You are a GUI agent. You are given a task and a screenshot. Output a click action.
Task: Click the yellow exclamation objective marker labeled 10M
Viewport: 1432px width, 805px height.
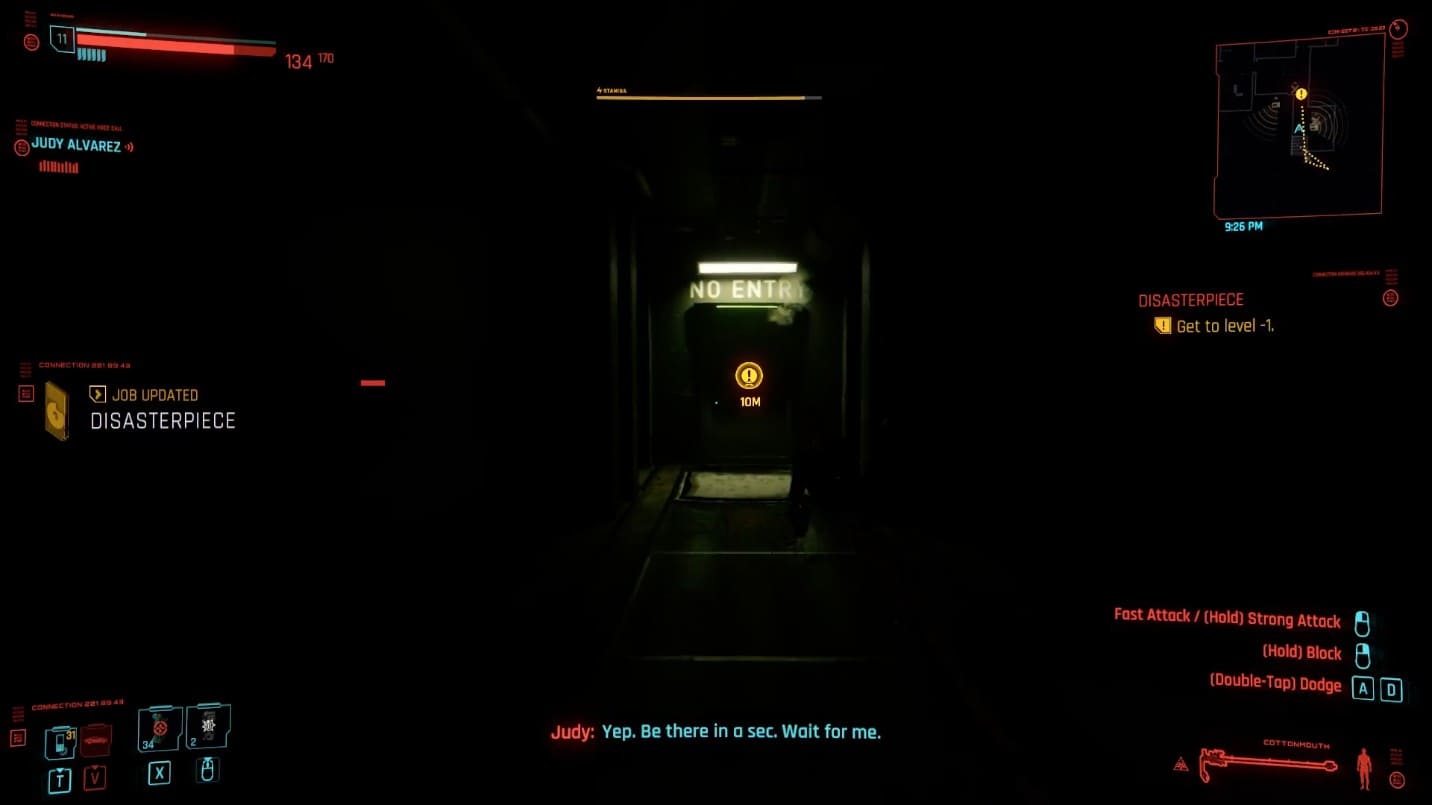[747, 377]
